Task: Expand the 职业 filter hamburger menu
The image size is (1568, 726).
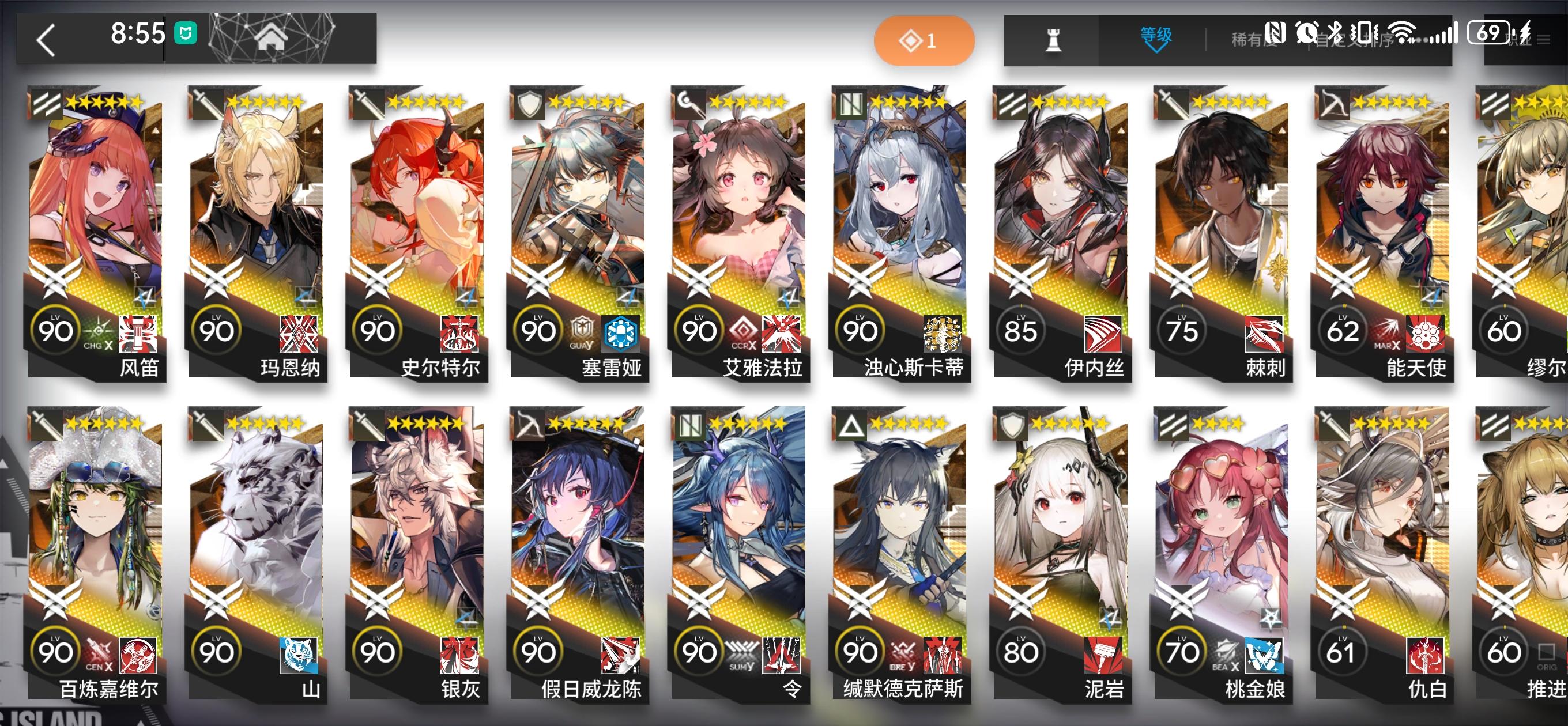Action: (1543, 37)
